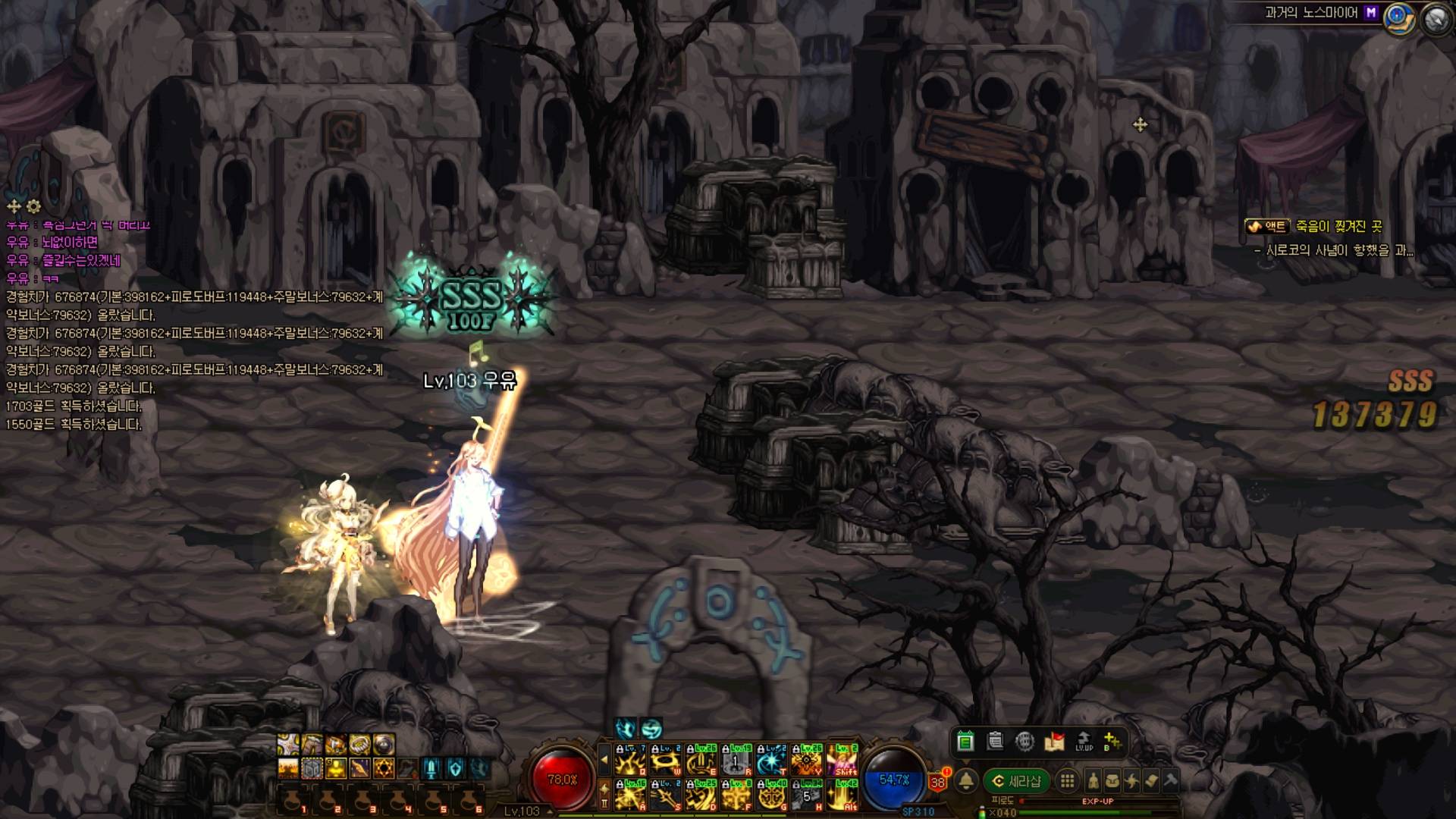Click the blue sword buff icon
Viewport: 1456px width, 819px height.
pos(431,769)
